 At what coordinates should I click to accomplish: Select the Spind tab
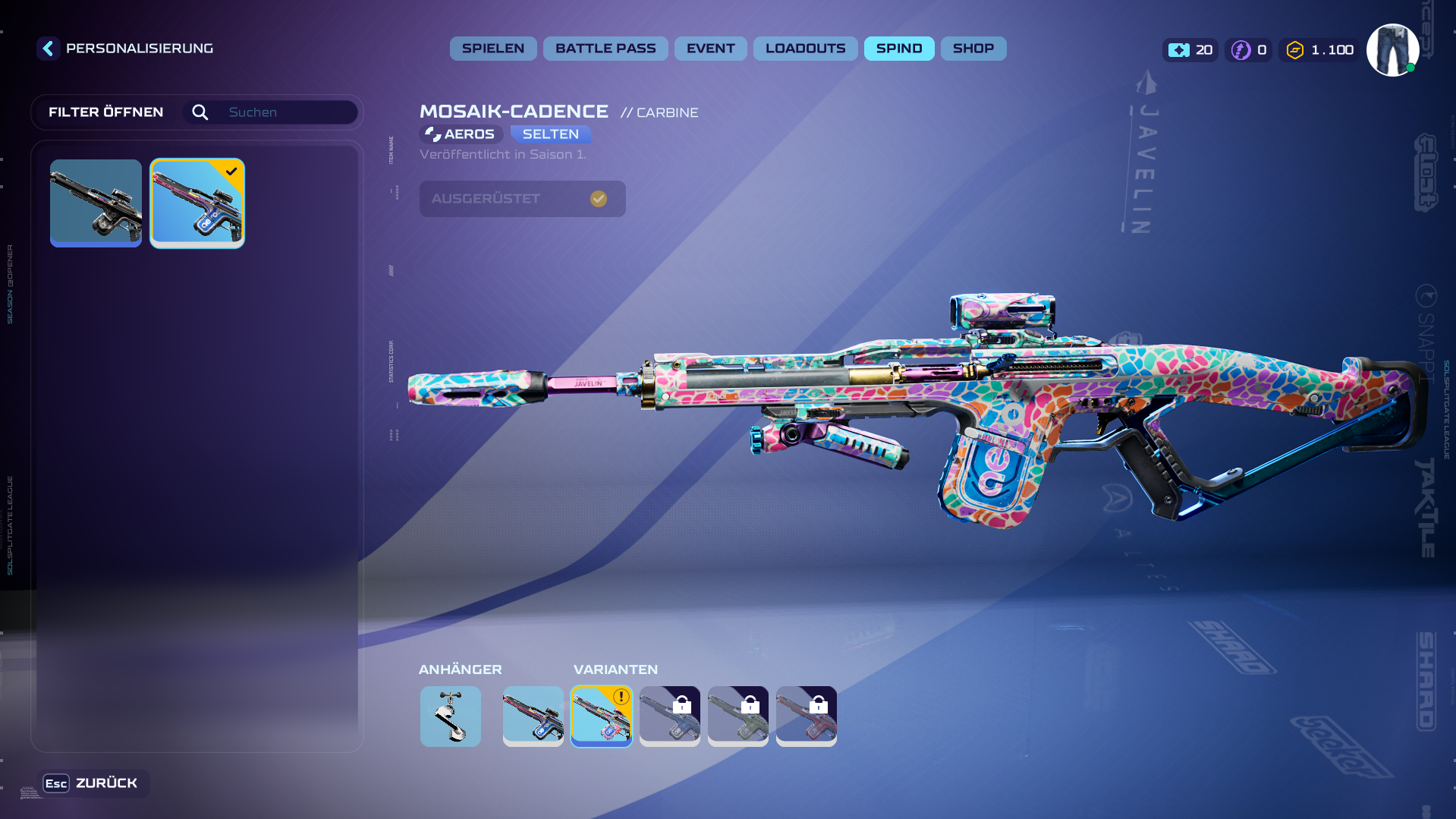(x=899, y=49)
